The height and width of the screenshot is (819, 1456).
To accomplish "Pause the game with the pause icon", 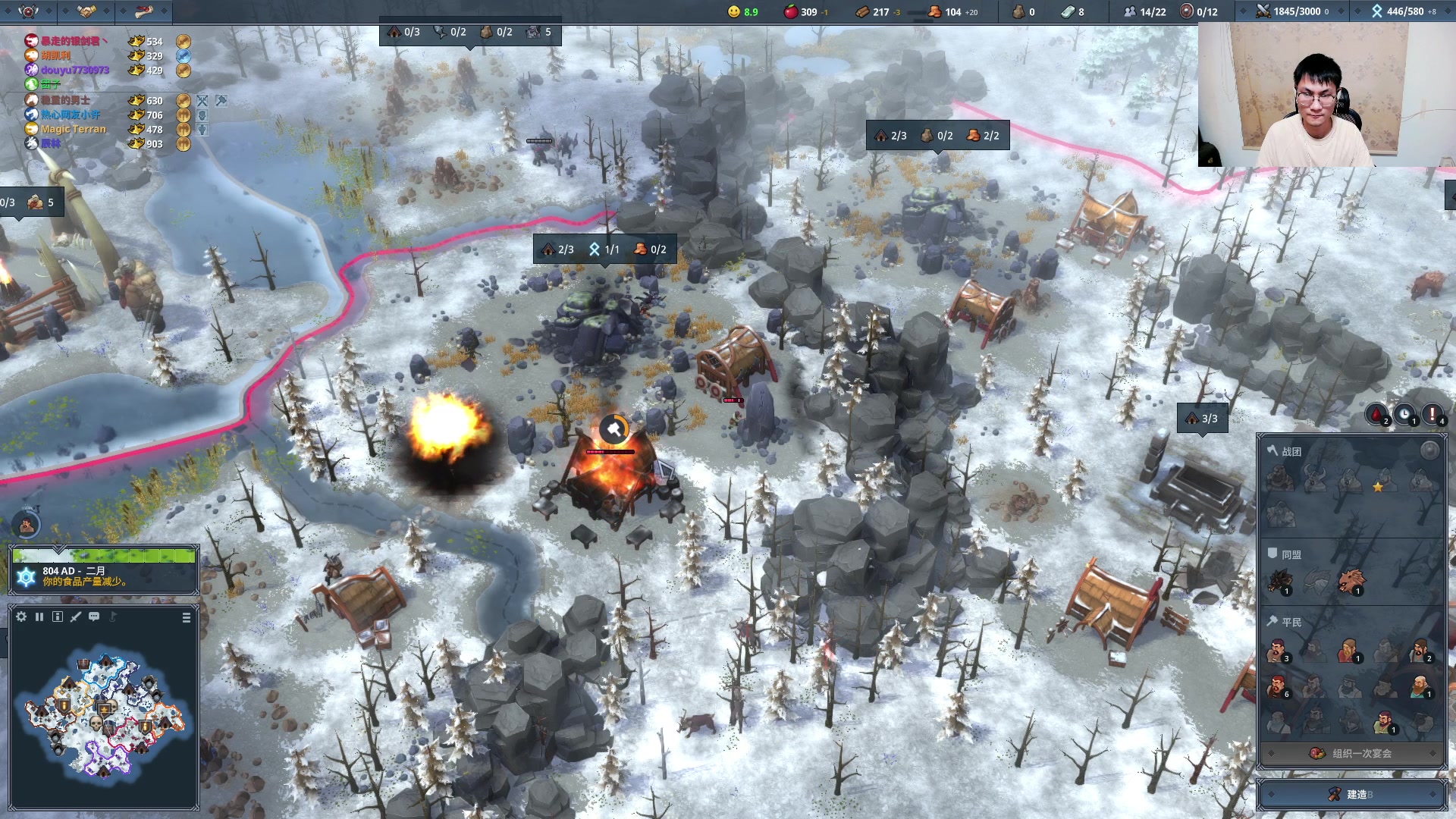I will pyautogui.click(x=39, y=617).
